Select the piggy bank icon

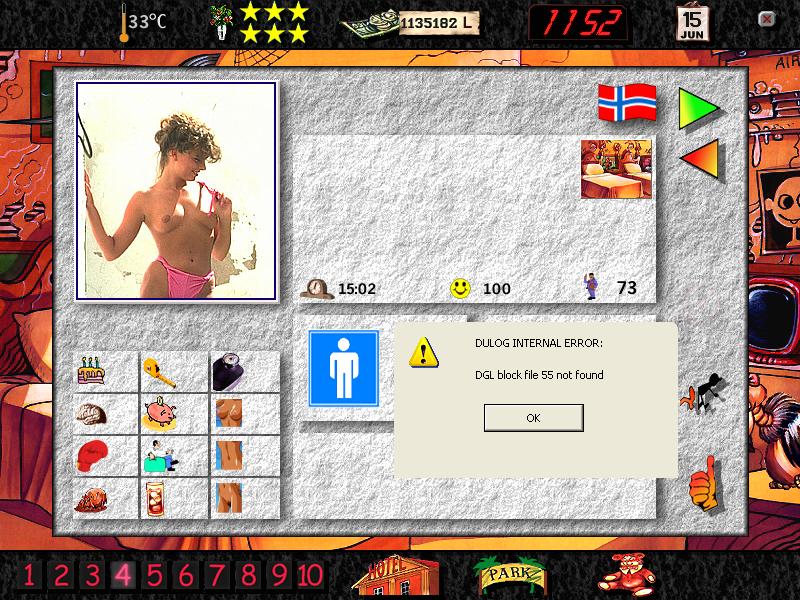pos(158,414)
